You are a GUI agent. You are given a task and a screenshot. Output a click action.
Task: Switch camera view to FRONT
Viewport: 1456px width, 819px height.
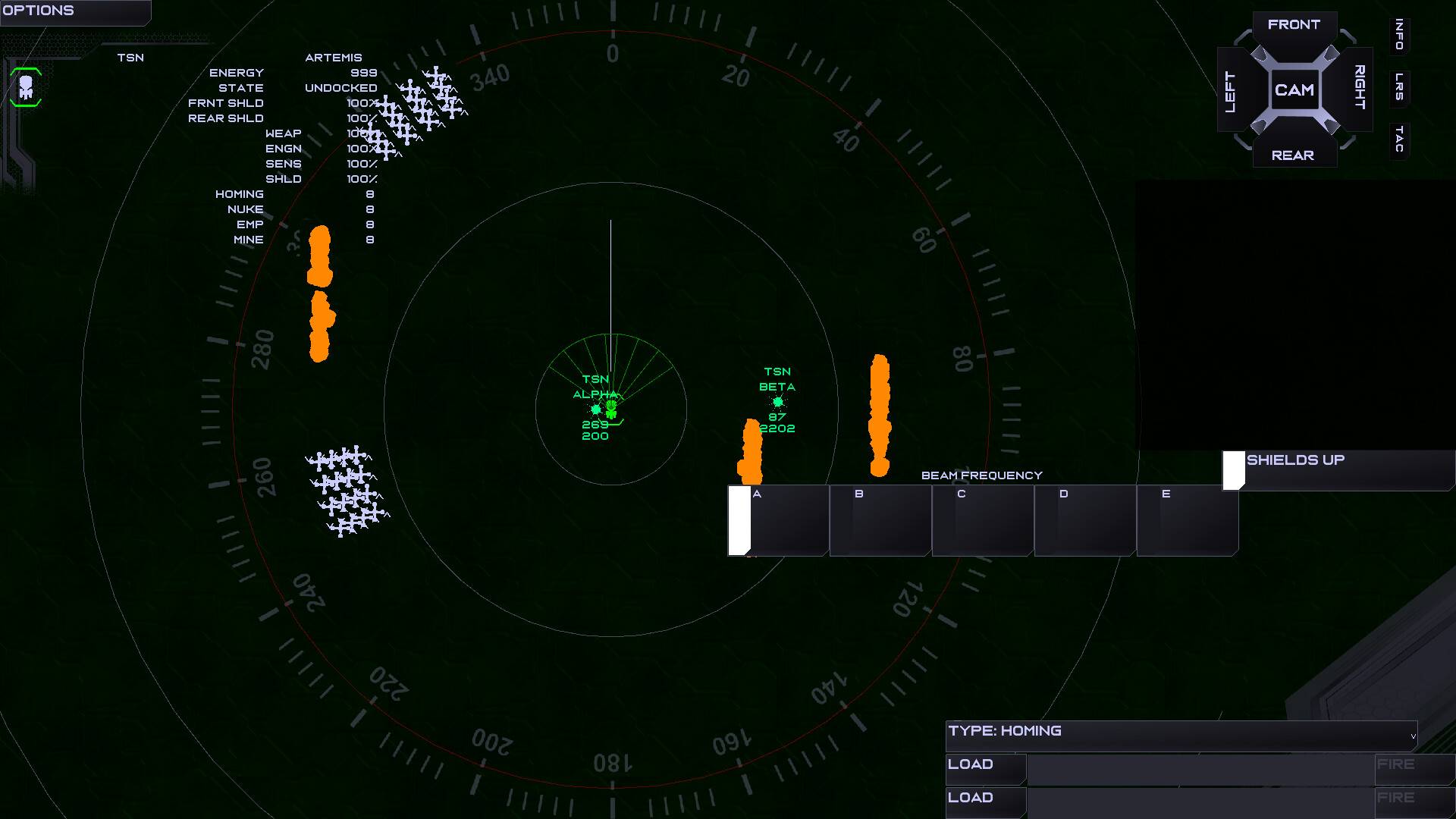(1294, 24)
